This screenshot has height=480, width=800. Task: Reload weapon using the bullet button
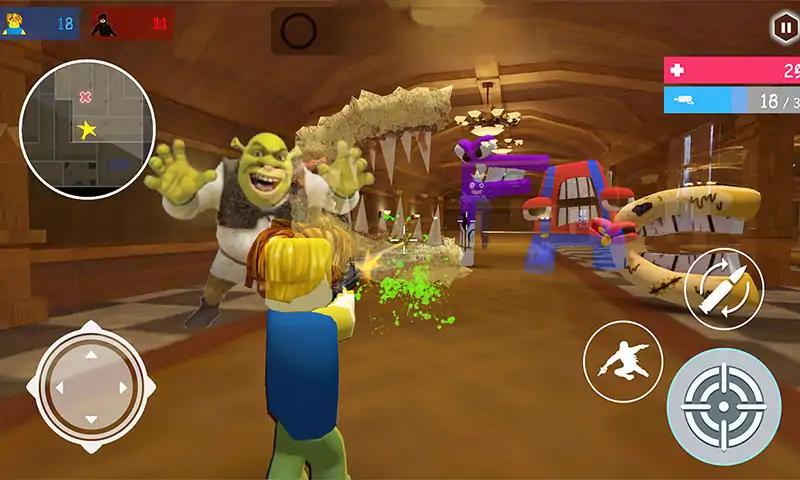pyautogui.click(x=723, y=288)
